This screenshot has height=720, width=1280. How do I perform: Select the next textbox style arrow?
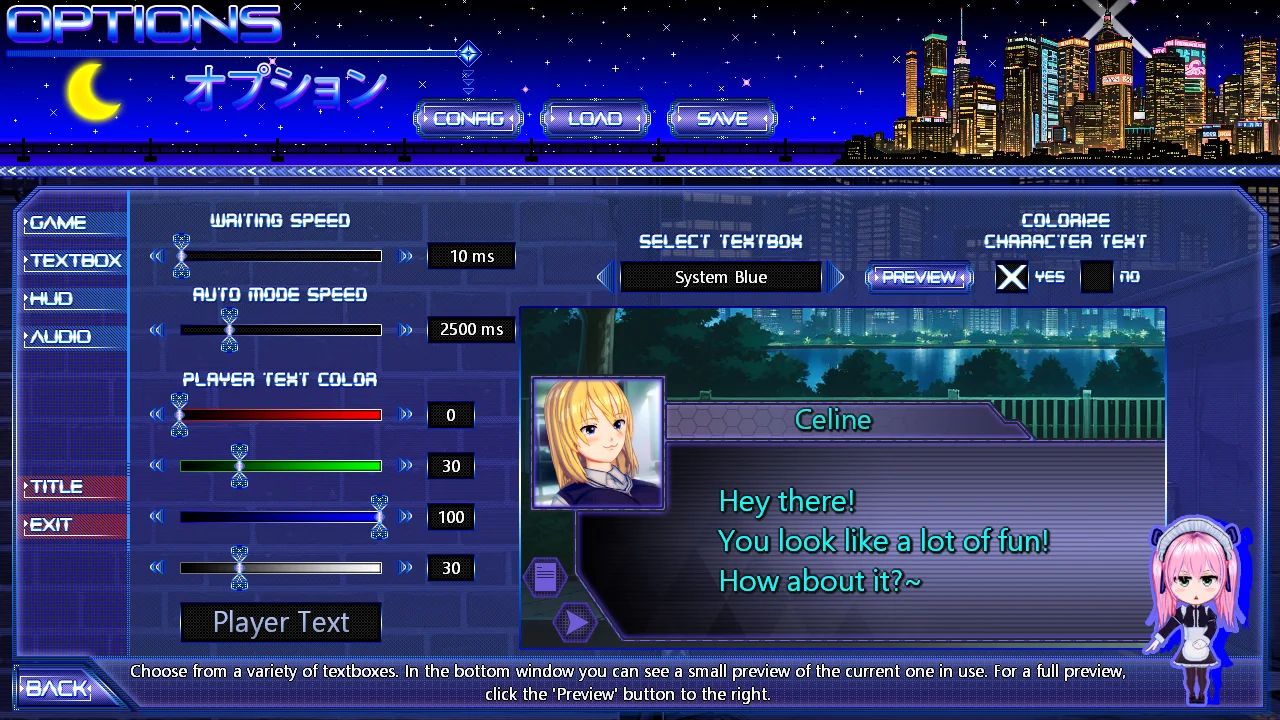coord(835,277)
